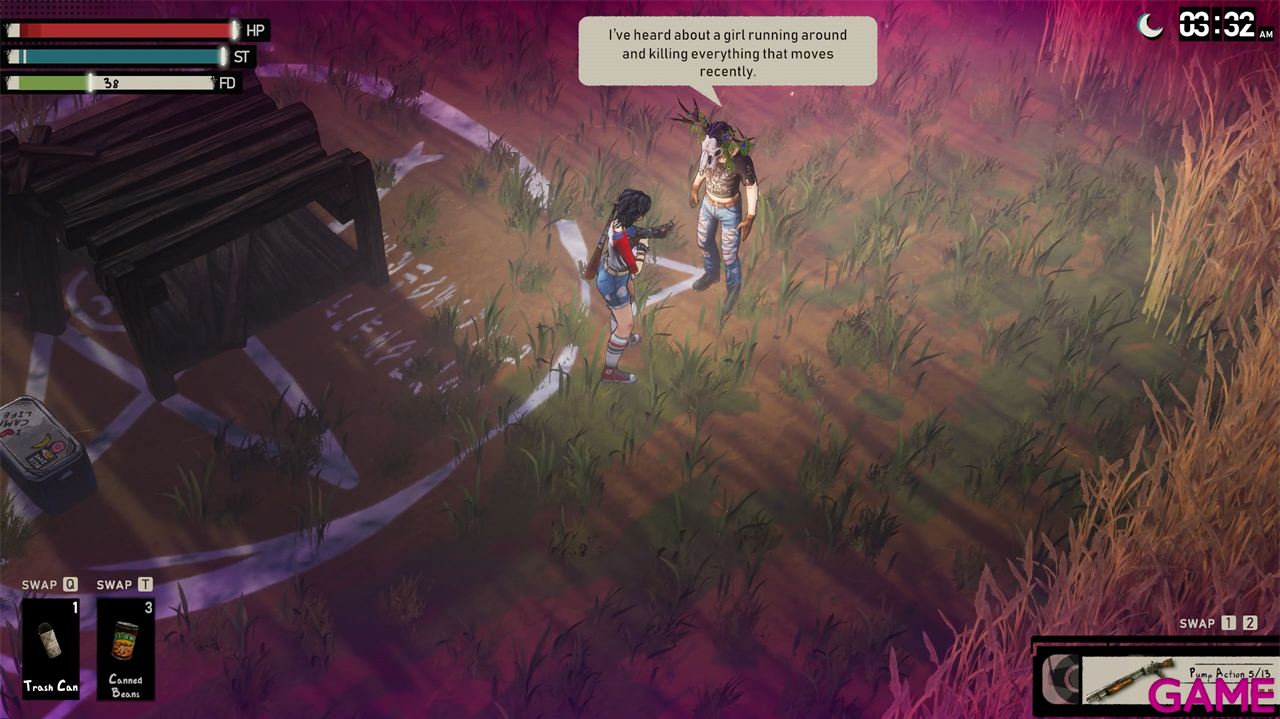
Task: Choose the Canned Beans item slot
Action: click(x=126, y=647)
